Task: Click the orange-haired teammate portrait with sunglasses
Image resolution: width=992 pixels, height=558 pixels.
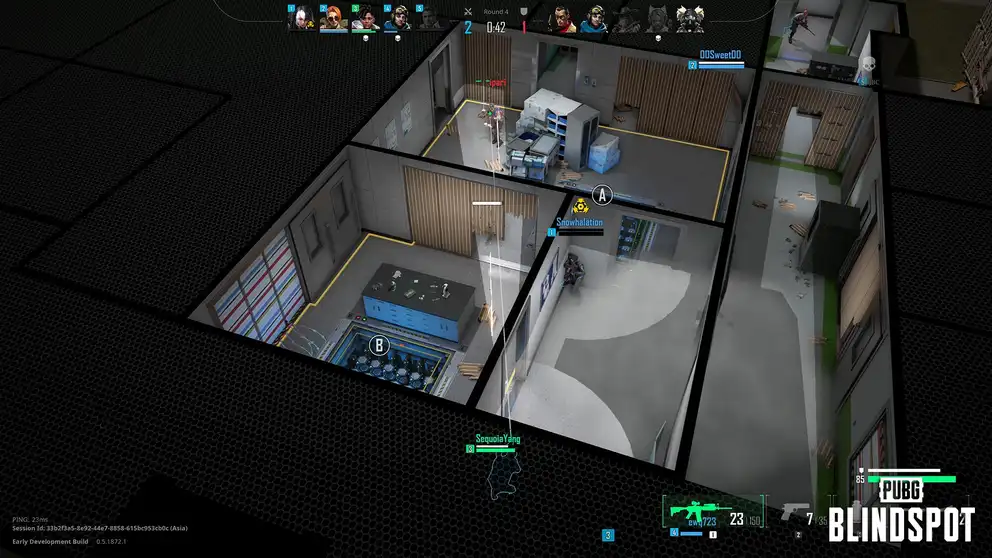Action: pyautogui.click(x=332, y=17)
